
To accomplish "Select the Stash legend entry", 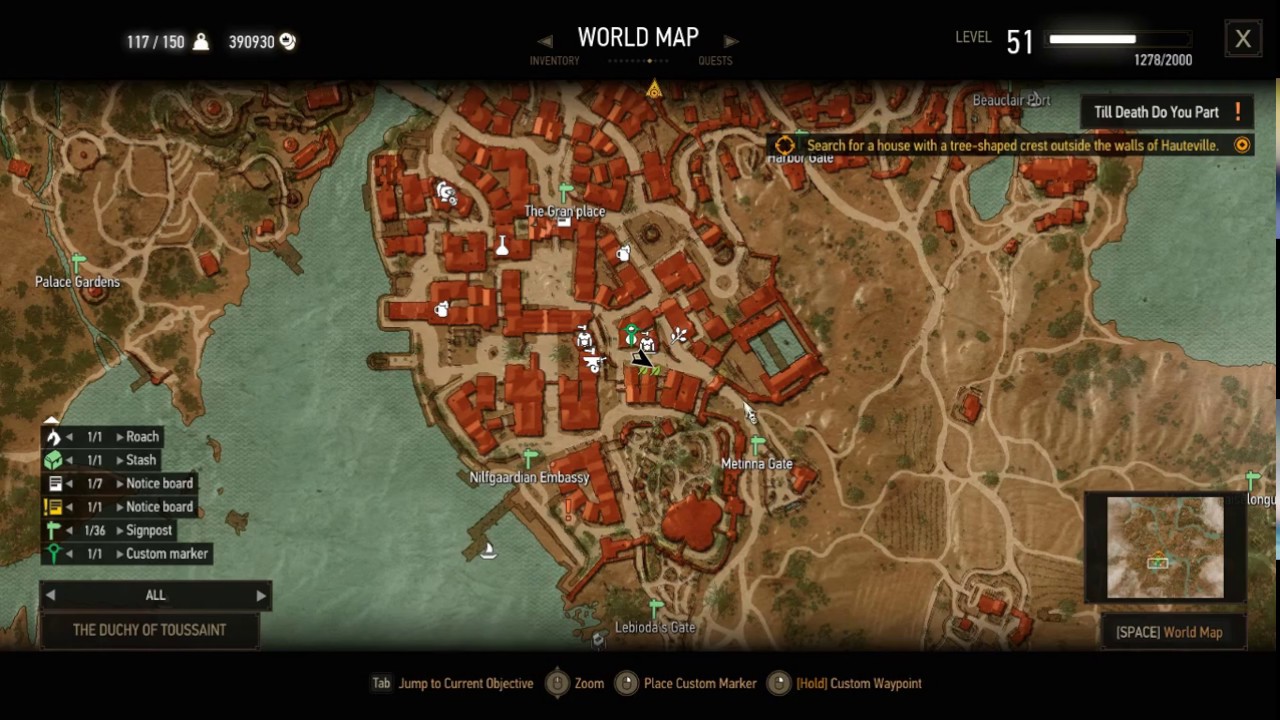I will coord(140,460).
